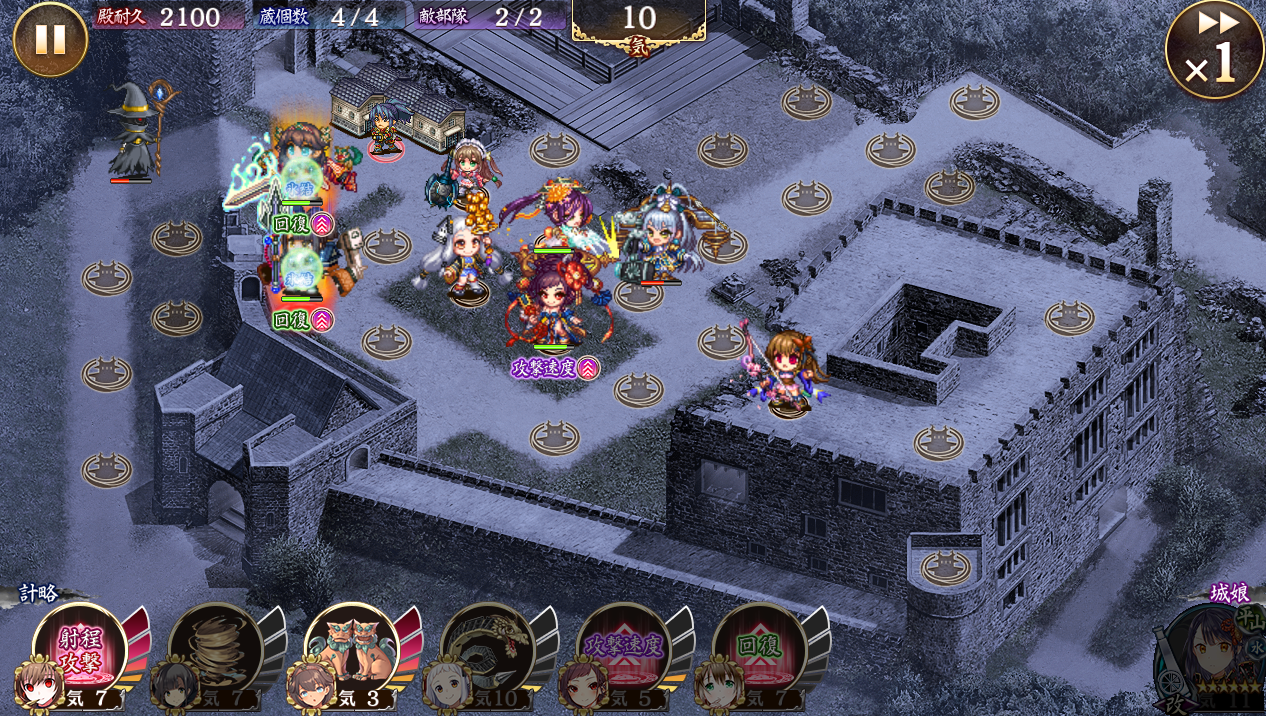The width and height of the screenshot is (1266, 716).
Task: Activate the guardian lion-dogs strategy
Action: pos(351,651)
